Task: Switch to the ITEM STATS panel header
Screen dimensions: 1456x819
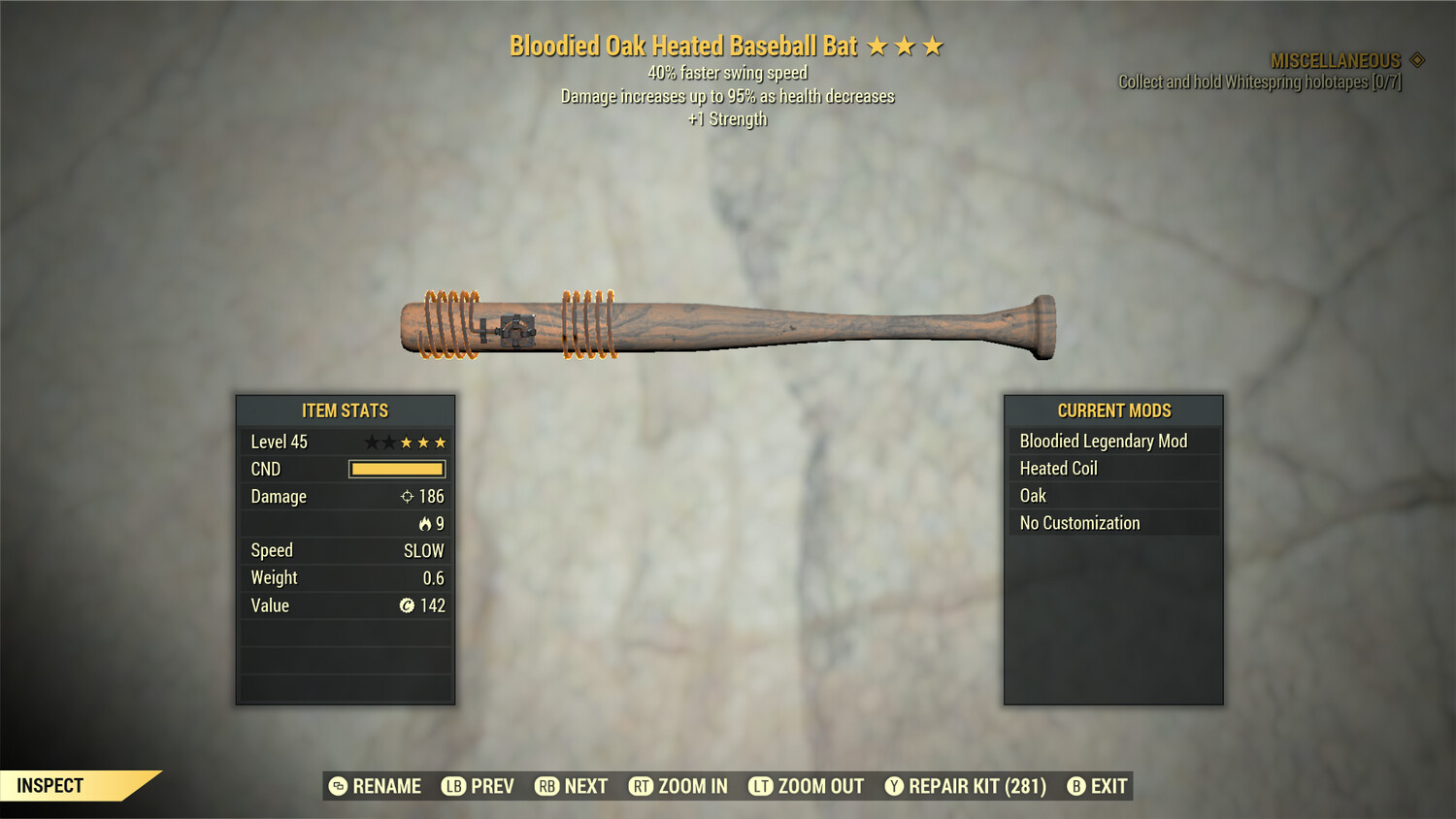Action: click(x=345, y=410)
